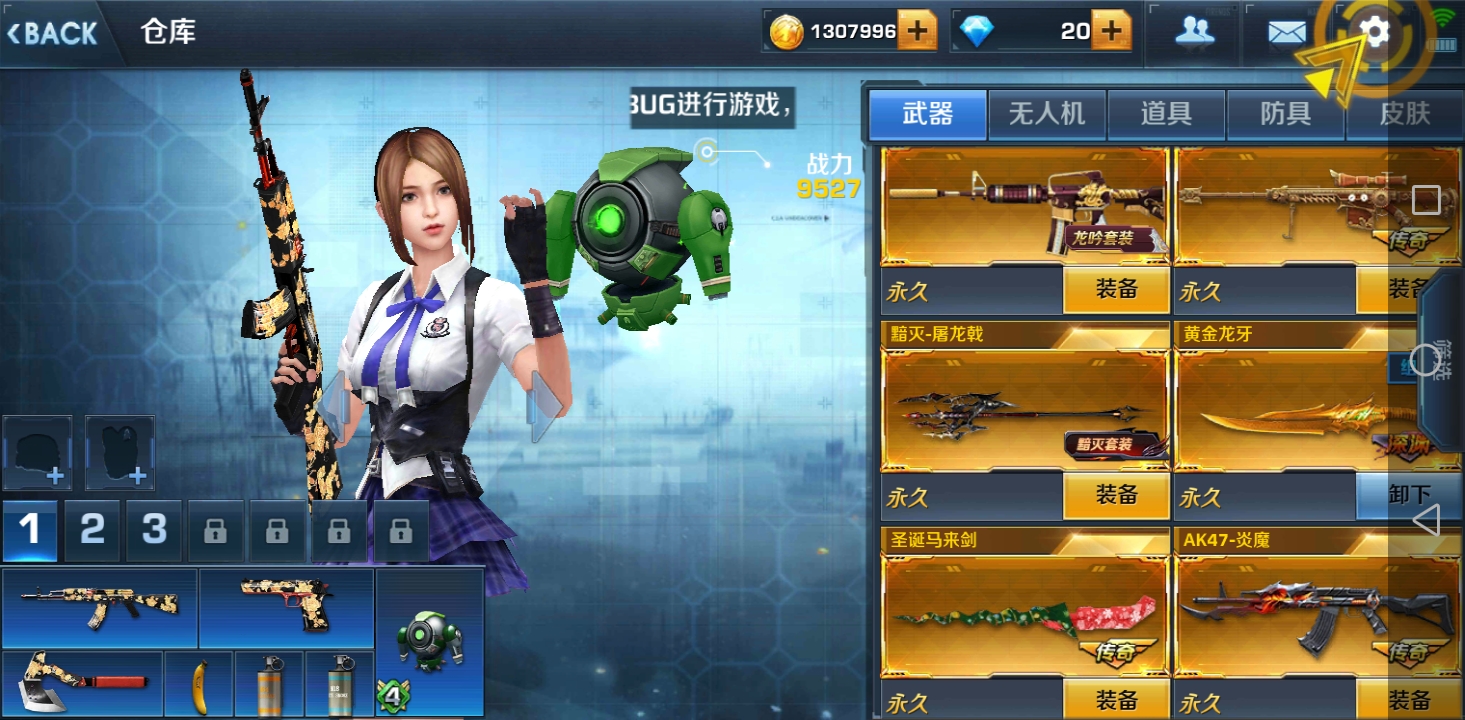1465x720 pixels.
Task: Equip the 龙吟套装 rifle with 装备
Action: 1116,290
